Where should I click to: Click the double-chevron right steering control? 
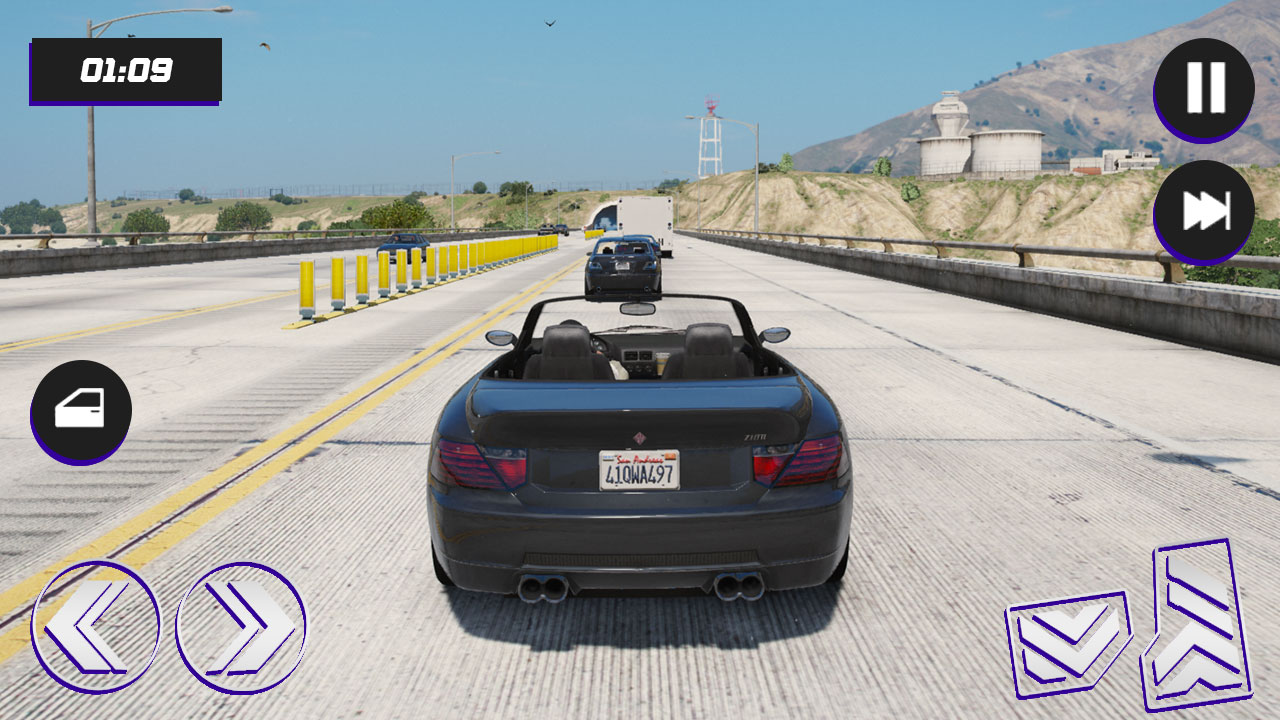point(240,627)
